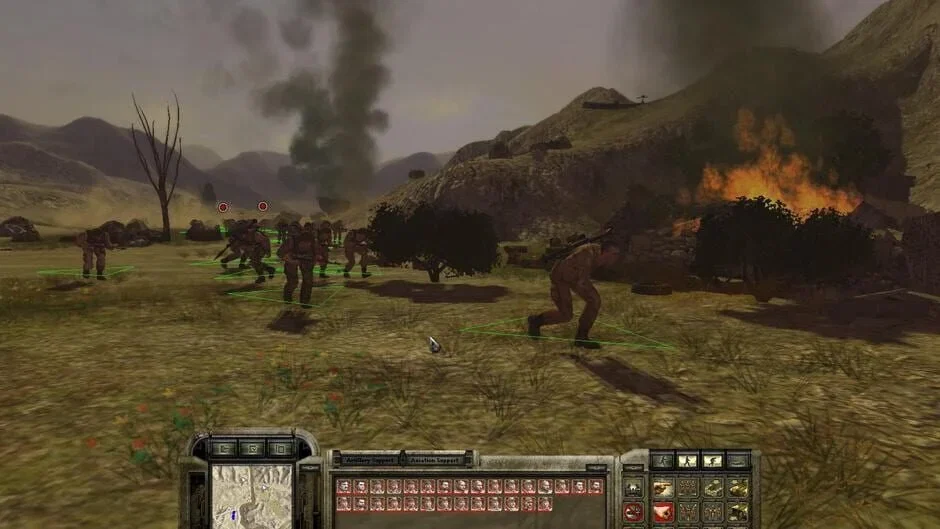This screenshot has height=529, width=940.
Task: Set the crouching soldier stance
Action: coord(712,460)
